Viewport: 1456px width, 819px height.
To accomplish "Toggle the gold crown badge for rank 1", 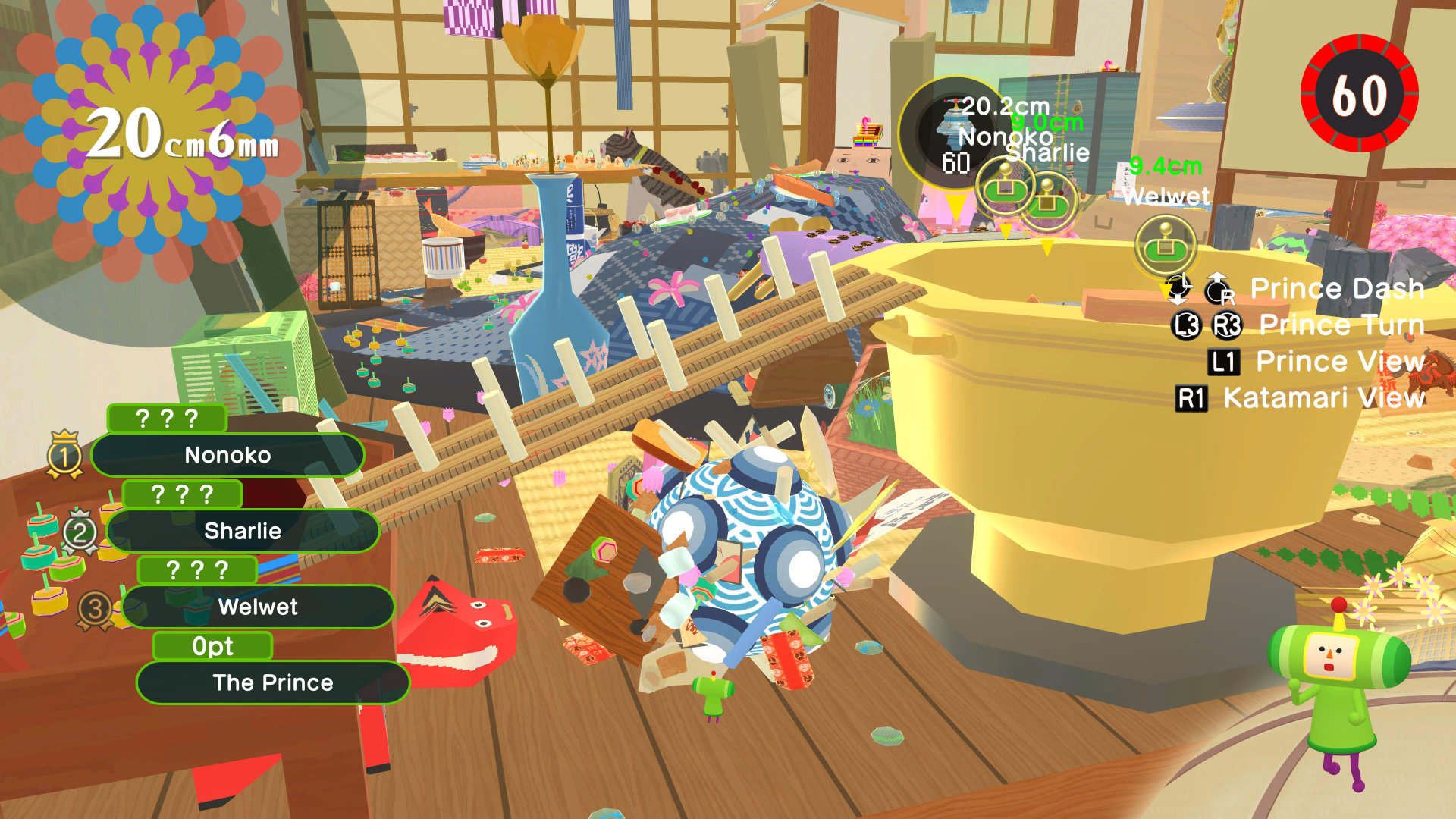I will (67, 454).
